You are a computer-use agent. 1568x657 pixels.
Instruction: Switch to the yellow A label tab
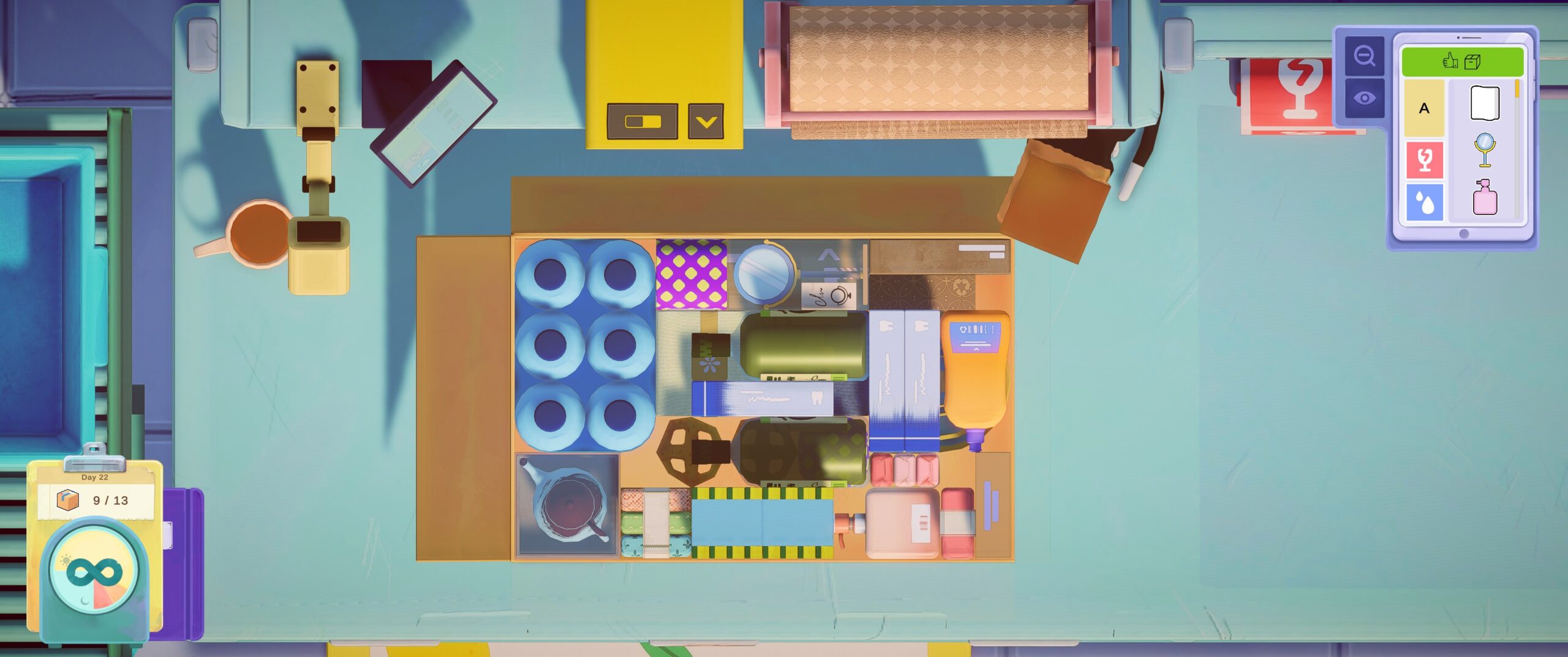[x=1423, y=108]
